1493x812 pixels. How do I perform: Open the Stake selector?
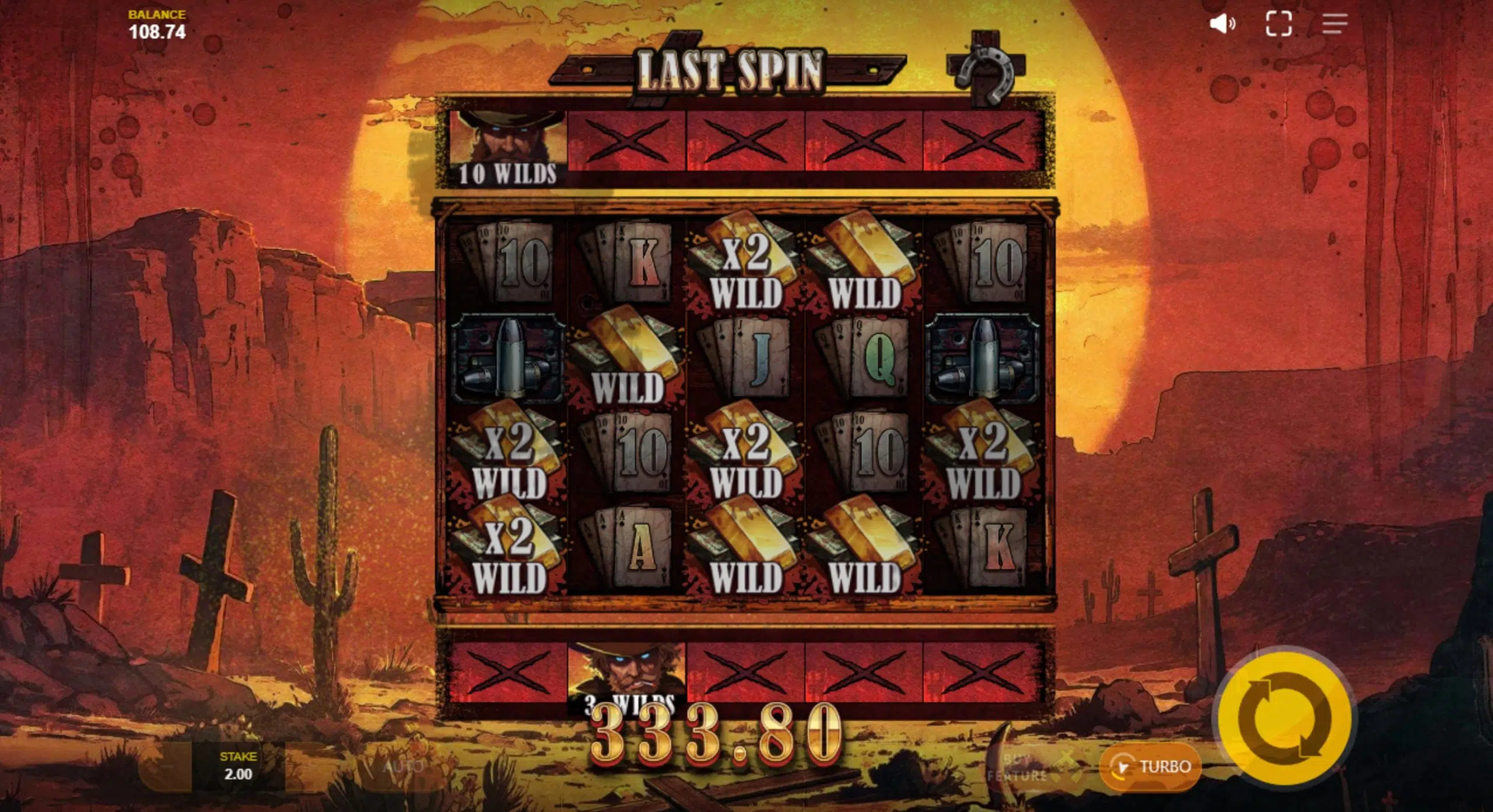point(238,766)
